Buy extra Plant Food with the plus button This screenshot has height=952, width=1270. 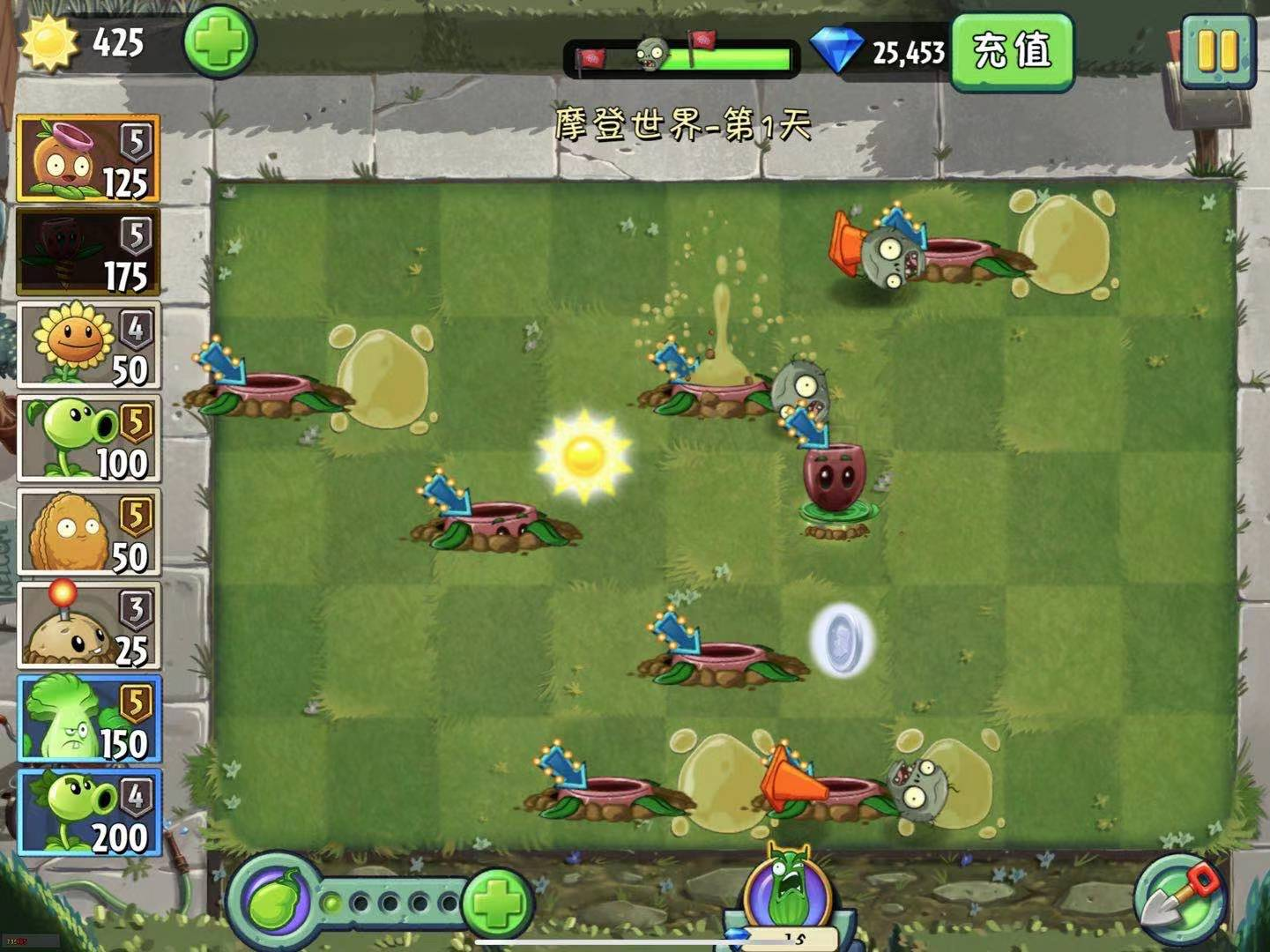tap(497, 903)
